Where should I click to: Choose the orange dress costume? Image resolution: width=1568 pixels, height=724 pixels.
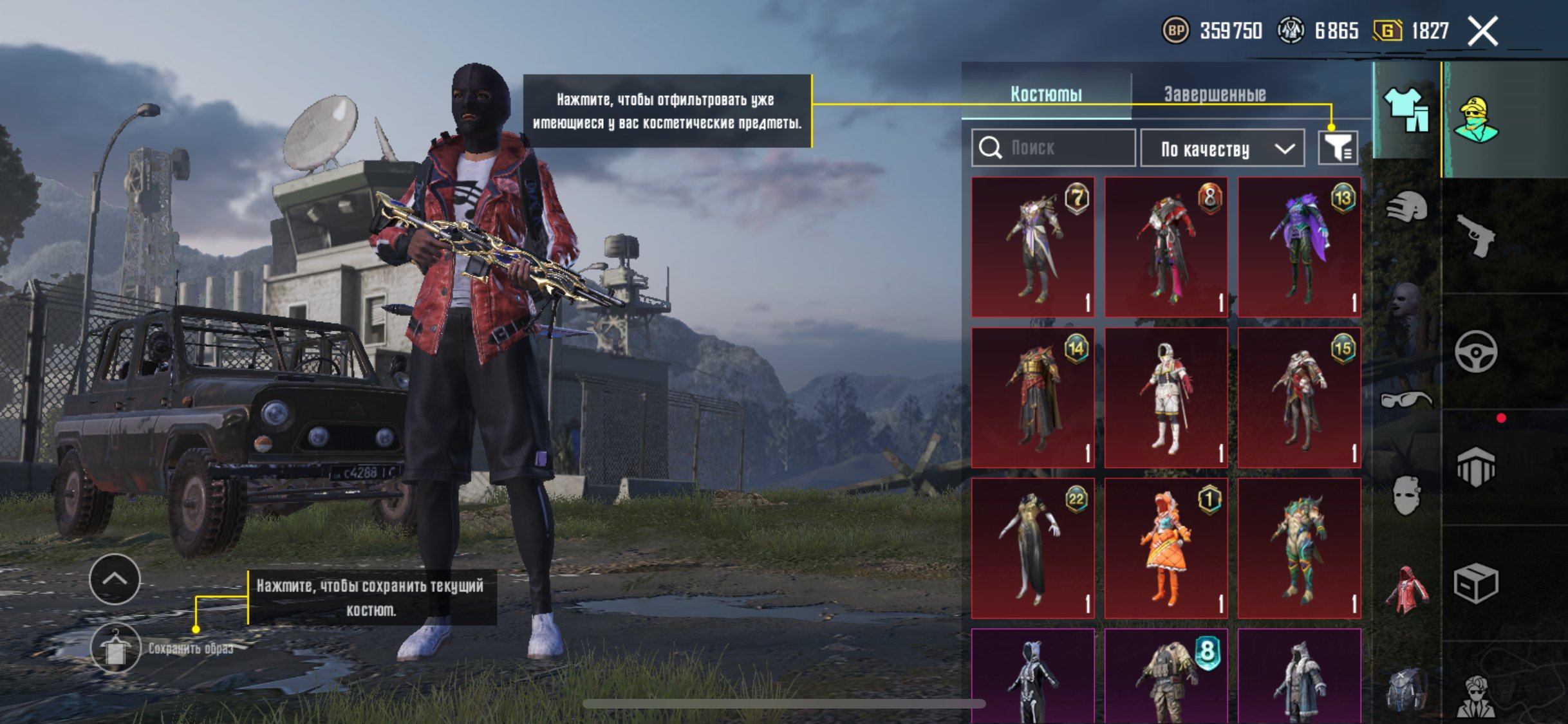point(1166,548)
